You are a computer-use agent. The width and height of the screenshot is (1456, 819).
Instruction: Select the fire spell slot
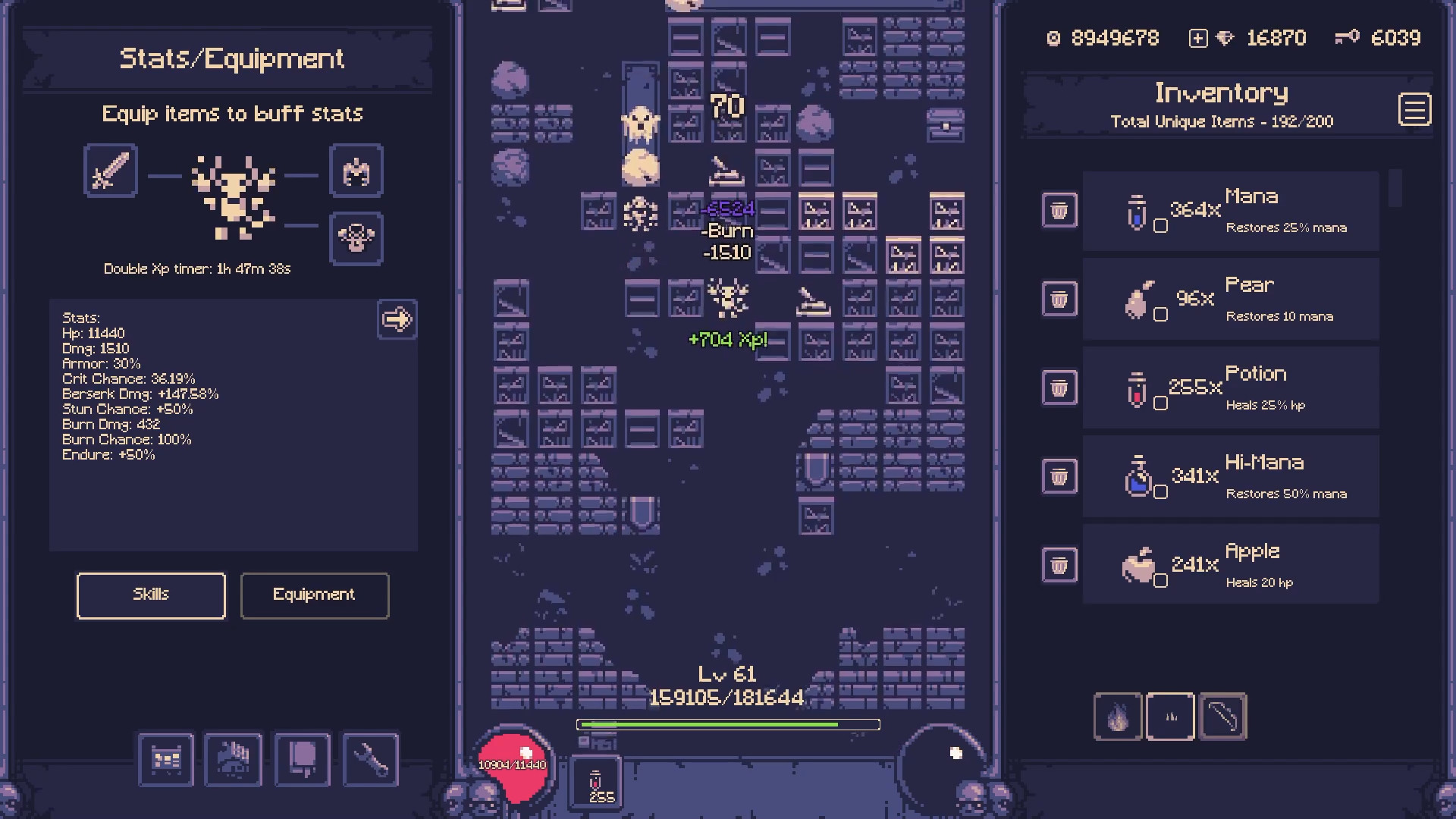click(x=1118, y=717)
